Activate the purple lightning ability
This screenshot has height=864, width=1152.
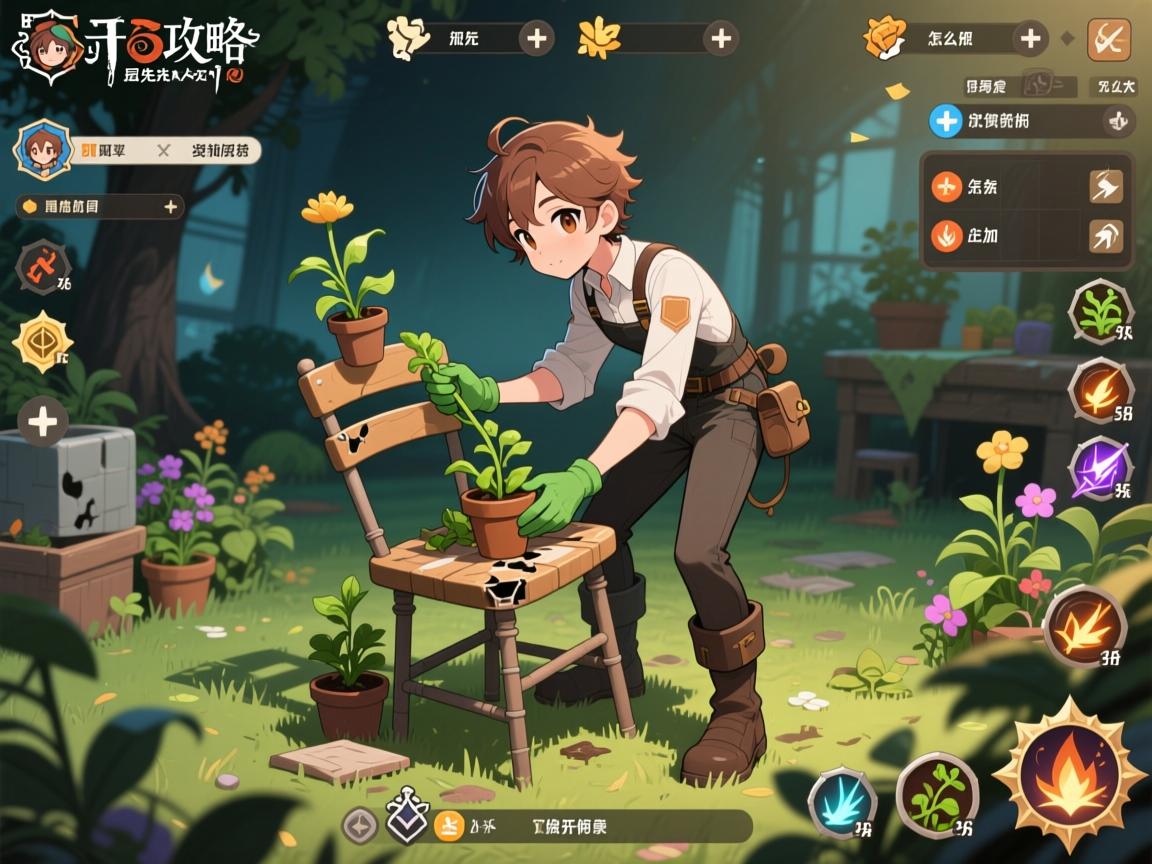click(x=1100, y=469)
